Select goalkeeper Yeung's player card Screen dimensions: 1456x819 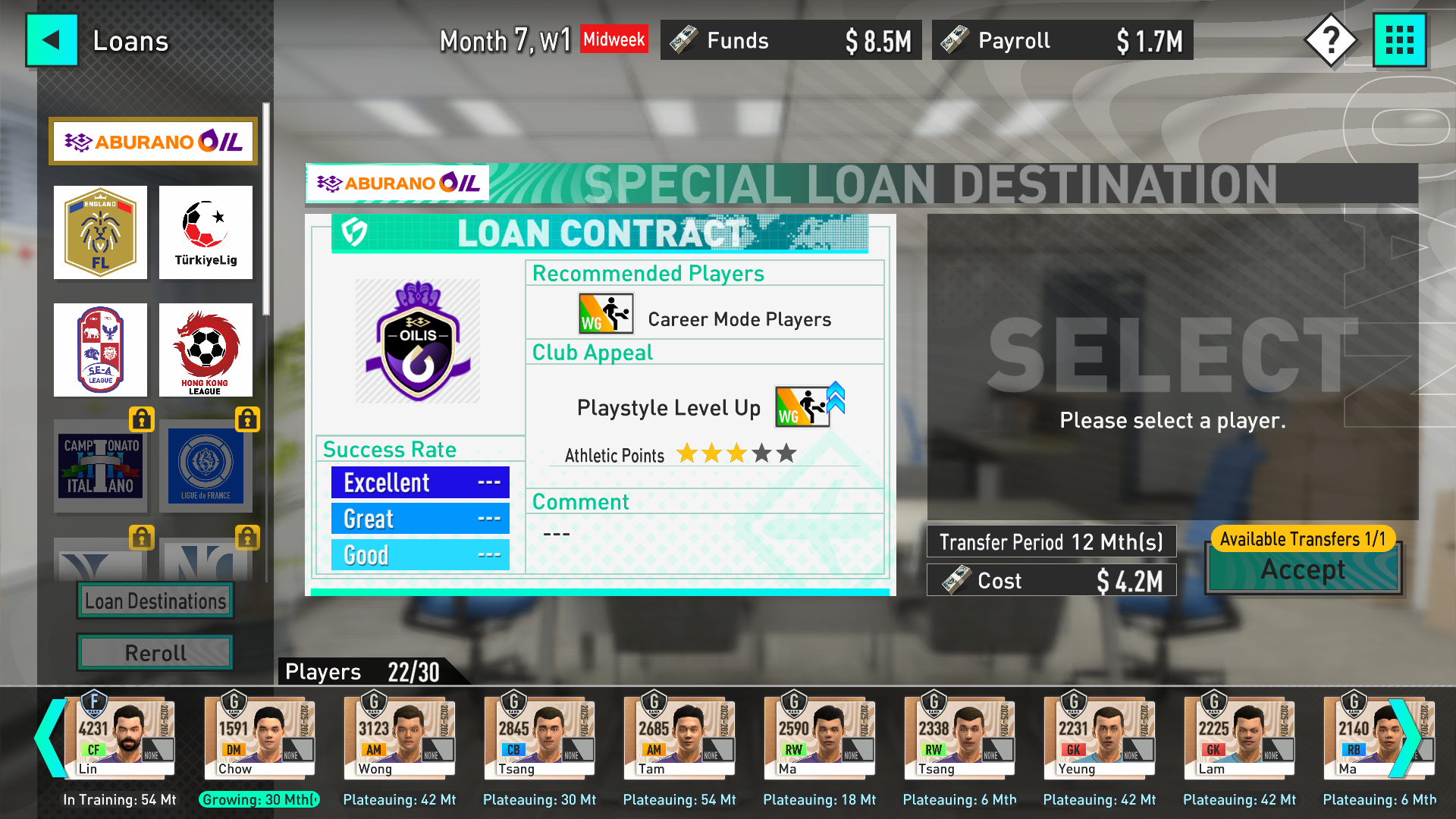point(1100,737)
